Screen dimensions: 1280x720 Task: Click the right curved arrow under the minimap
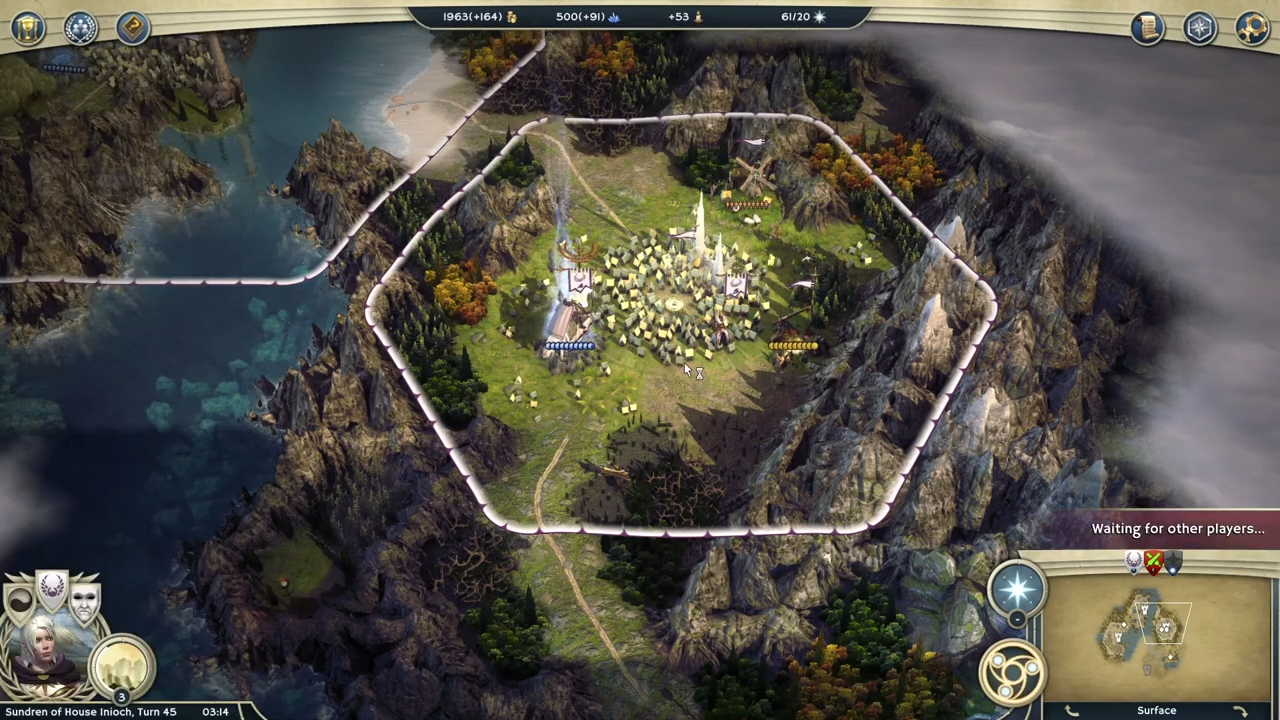[1240, 709]
